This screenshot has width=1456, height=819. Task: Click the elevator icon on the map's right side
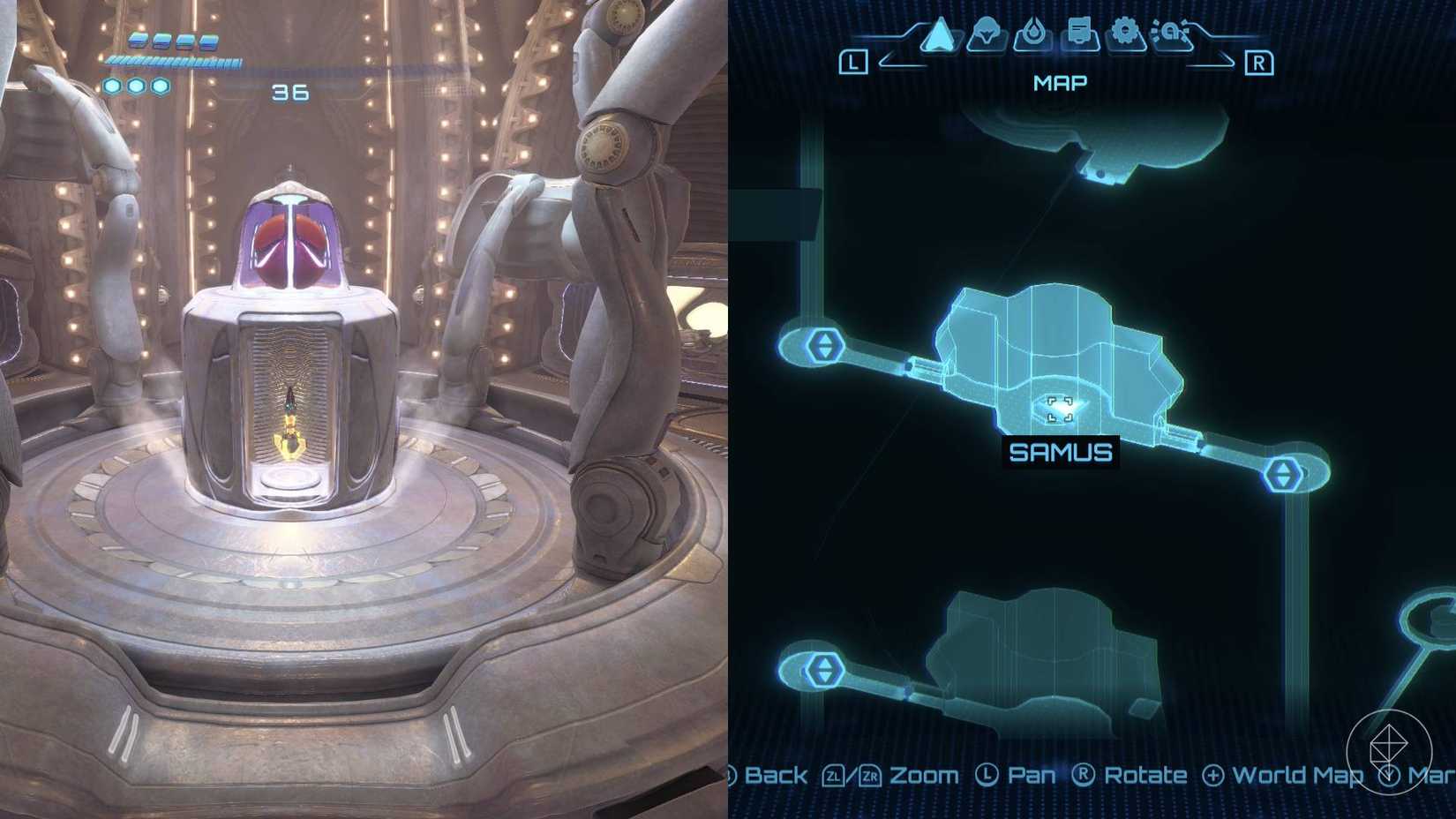(1285, 473)
